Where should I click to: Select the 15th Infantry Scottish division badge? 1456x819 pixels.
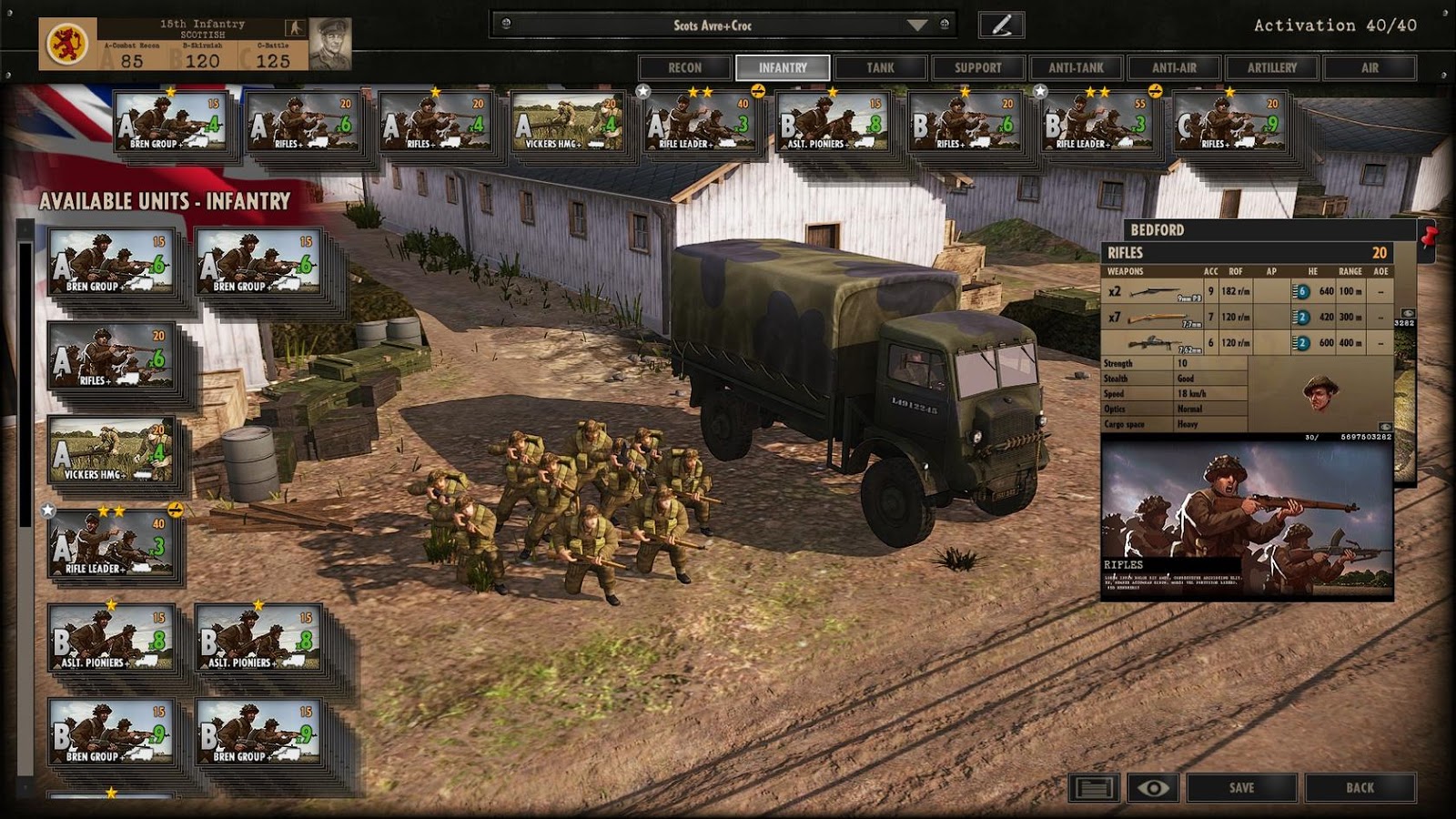(x=67, y=44)
